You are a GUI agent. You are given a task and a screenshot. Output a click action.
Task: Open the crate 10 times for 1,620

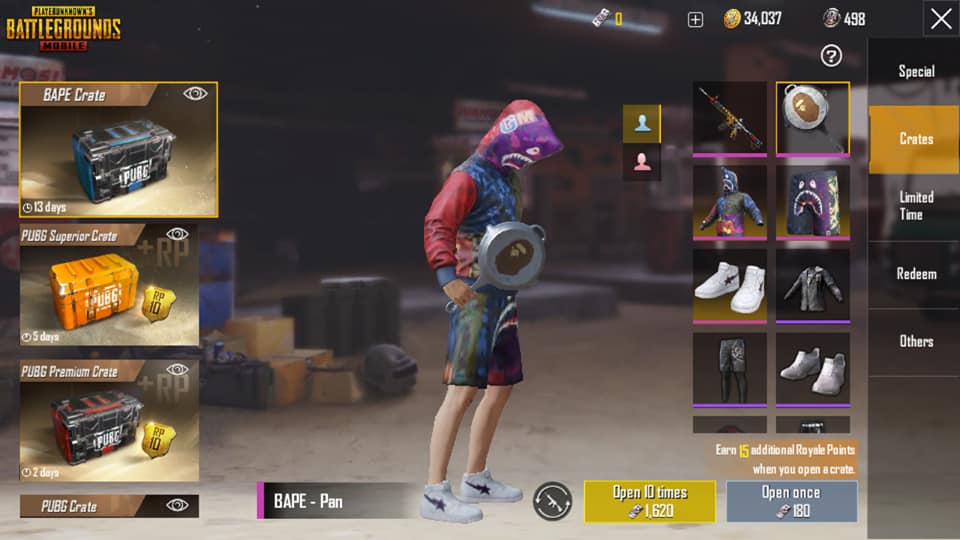click(650, 501)
